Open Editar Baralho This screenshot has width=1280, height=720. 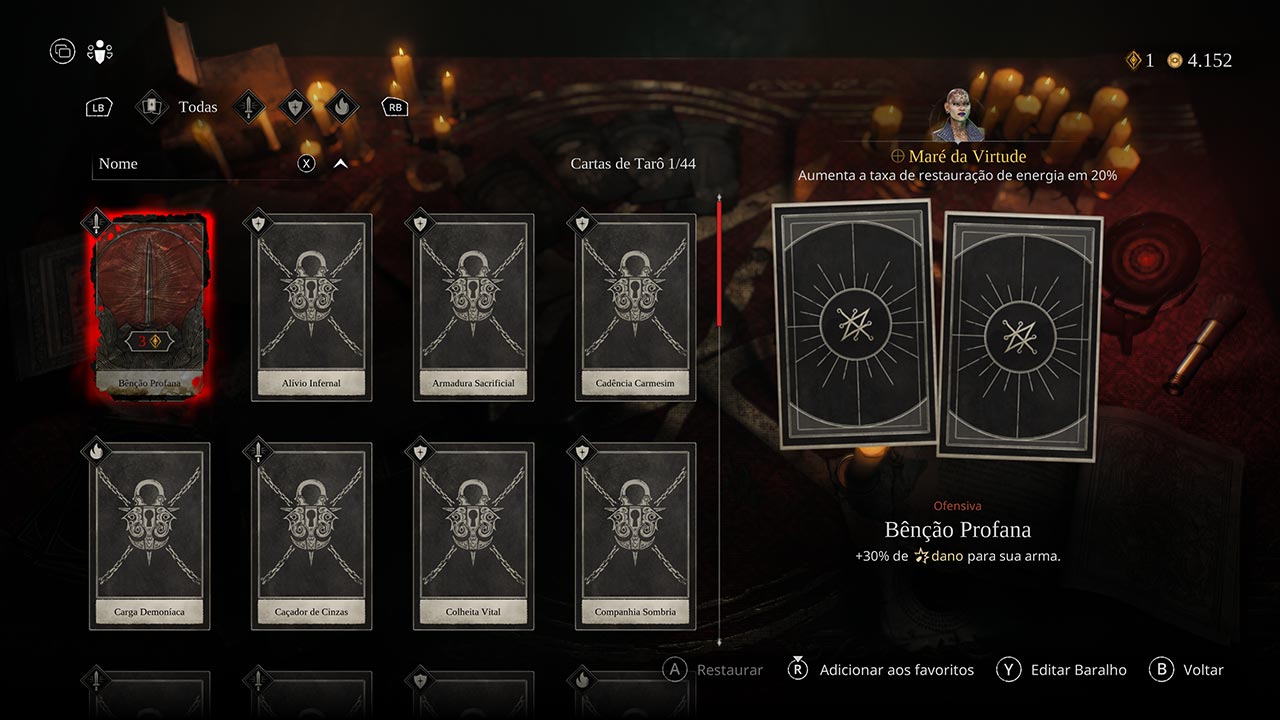coord(1078,670)
